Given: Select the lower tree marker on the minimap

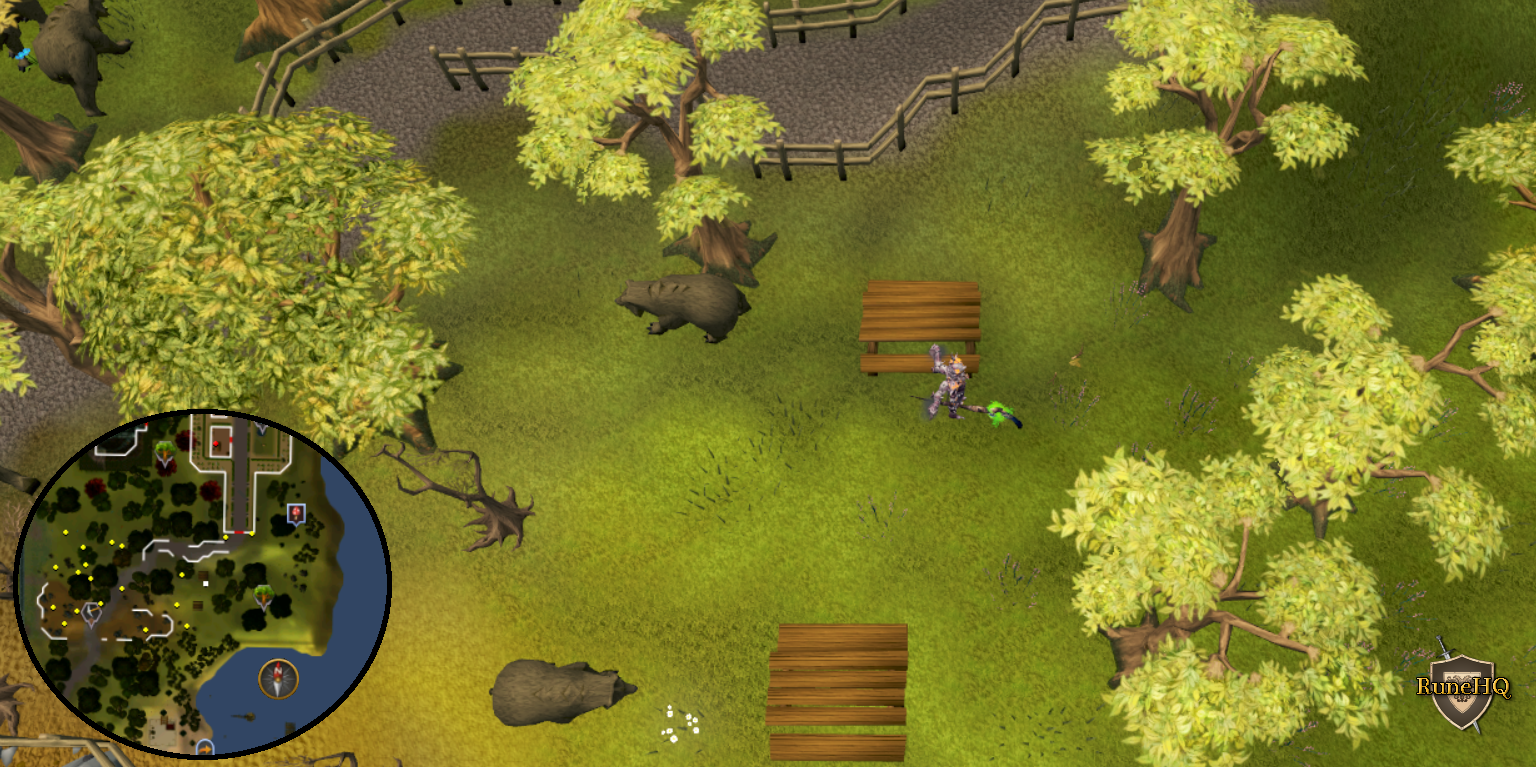Looking at the screenshot, I should [262, 596].
